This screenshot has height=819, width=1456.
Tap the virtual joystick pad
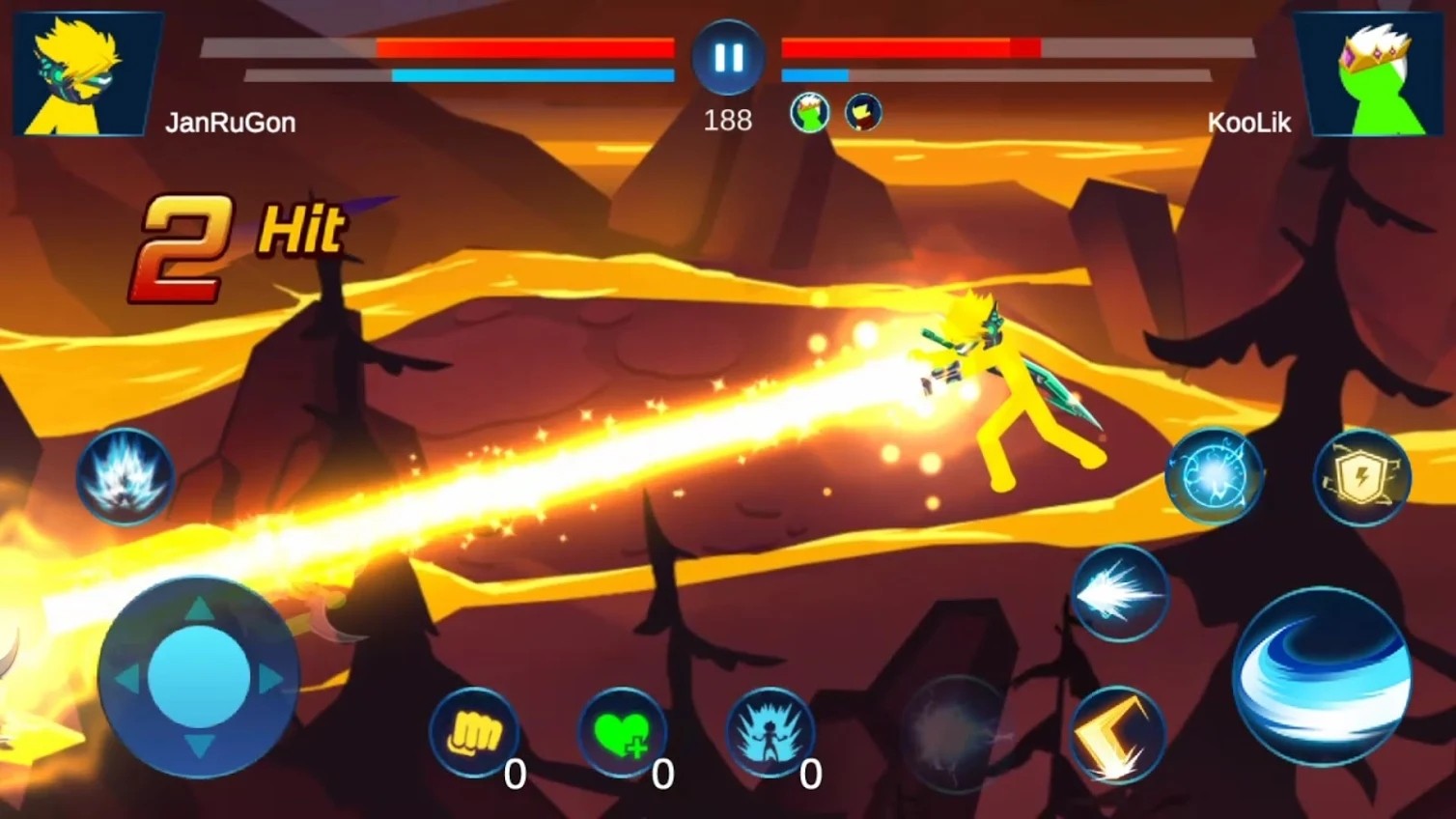click(x=199, y=677)
